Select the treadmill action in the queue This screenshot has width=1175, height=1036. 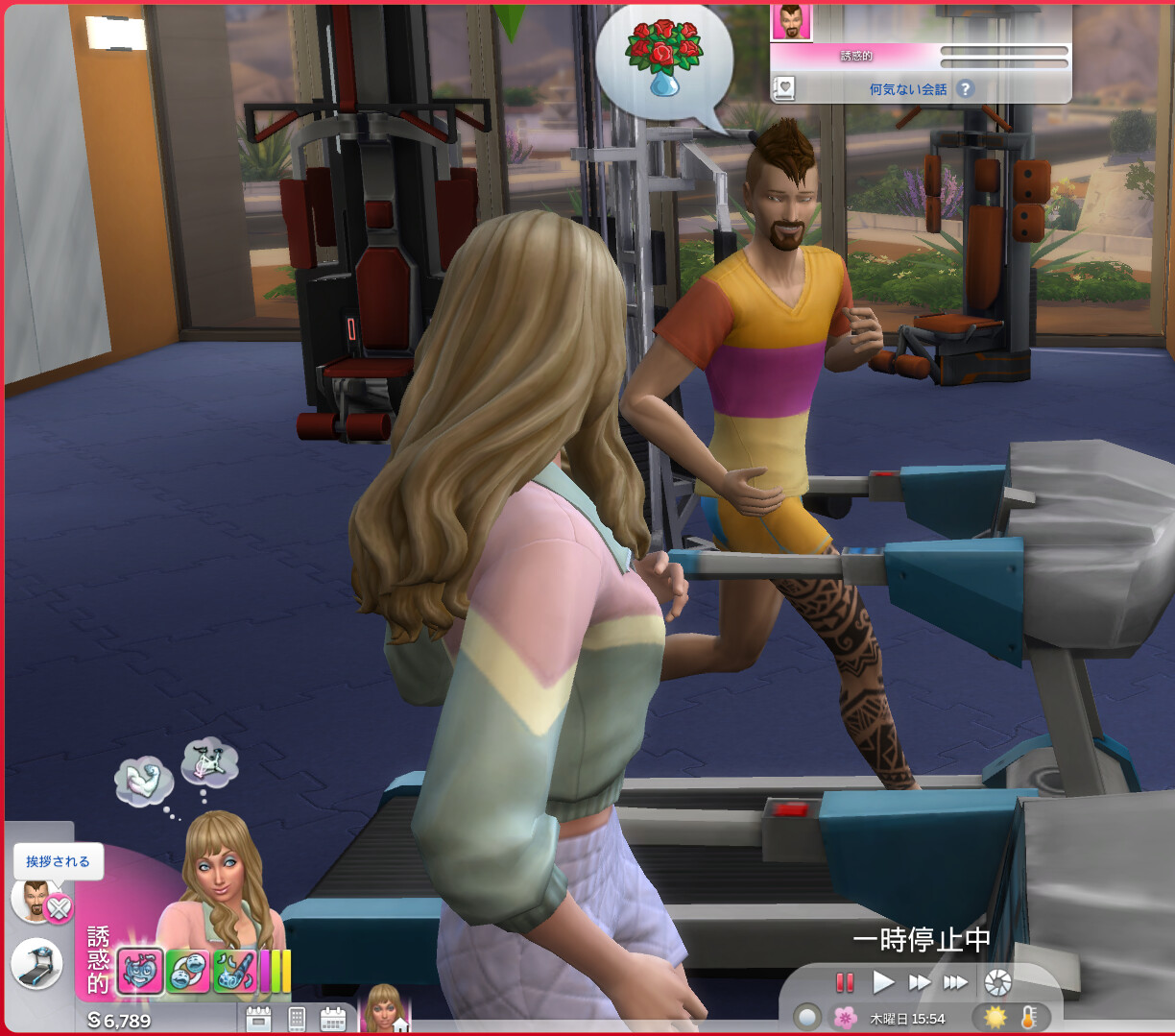coord(36,964)
